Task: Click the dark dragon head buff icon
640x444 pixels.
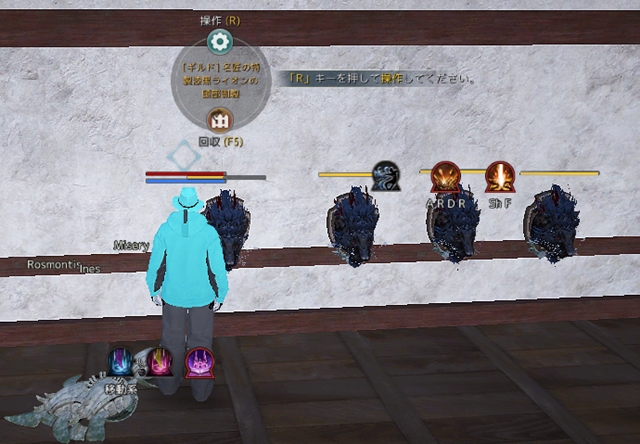Action: 386,176
